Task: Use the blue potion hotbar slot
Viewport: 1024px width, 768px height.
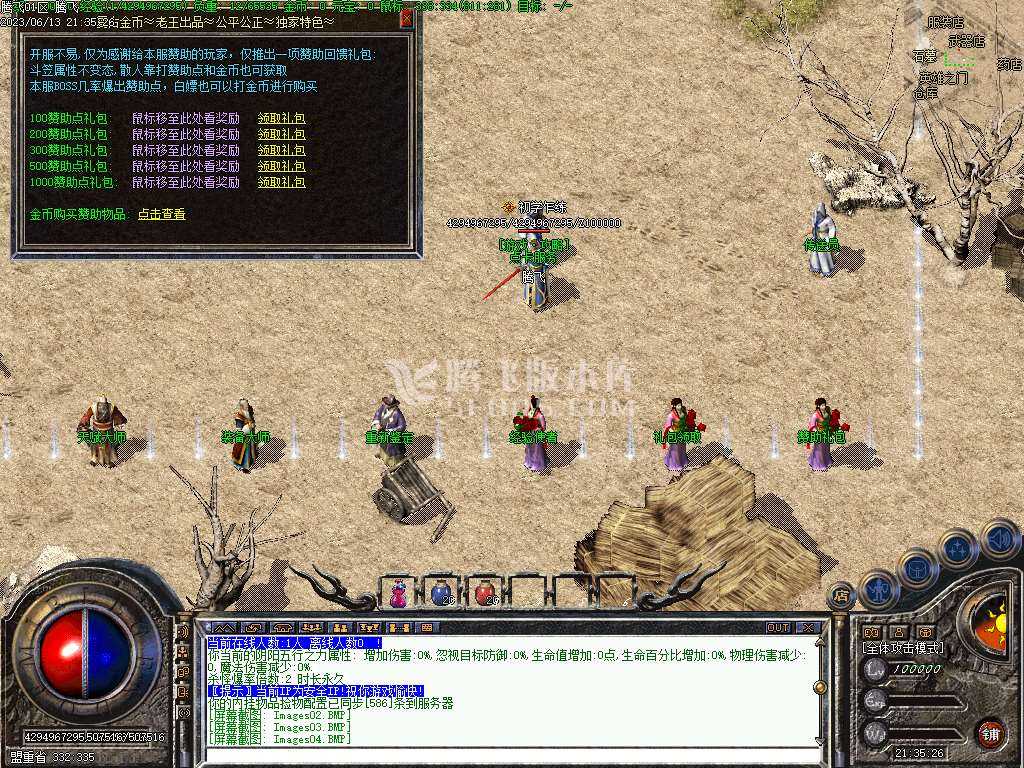Action: pos(441,594)
